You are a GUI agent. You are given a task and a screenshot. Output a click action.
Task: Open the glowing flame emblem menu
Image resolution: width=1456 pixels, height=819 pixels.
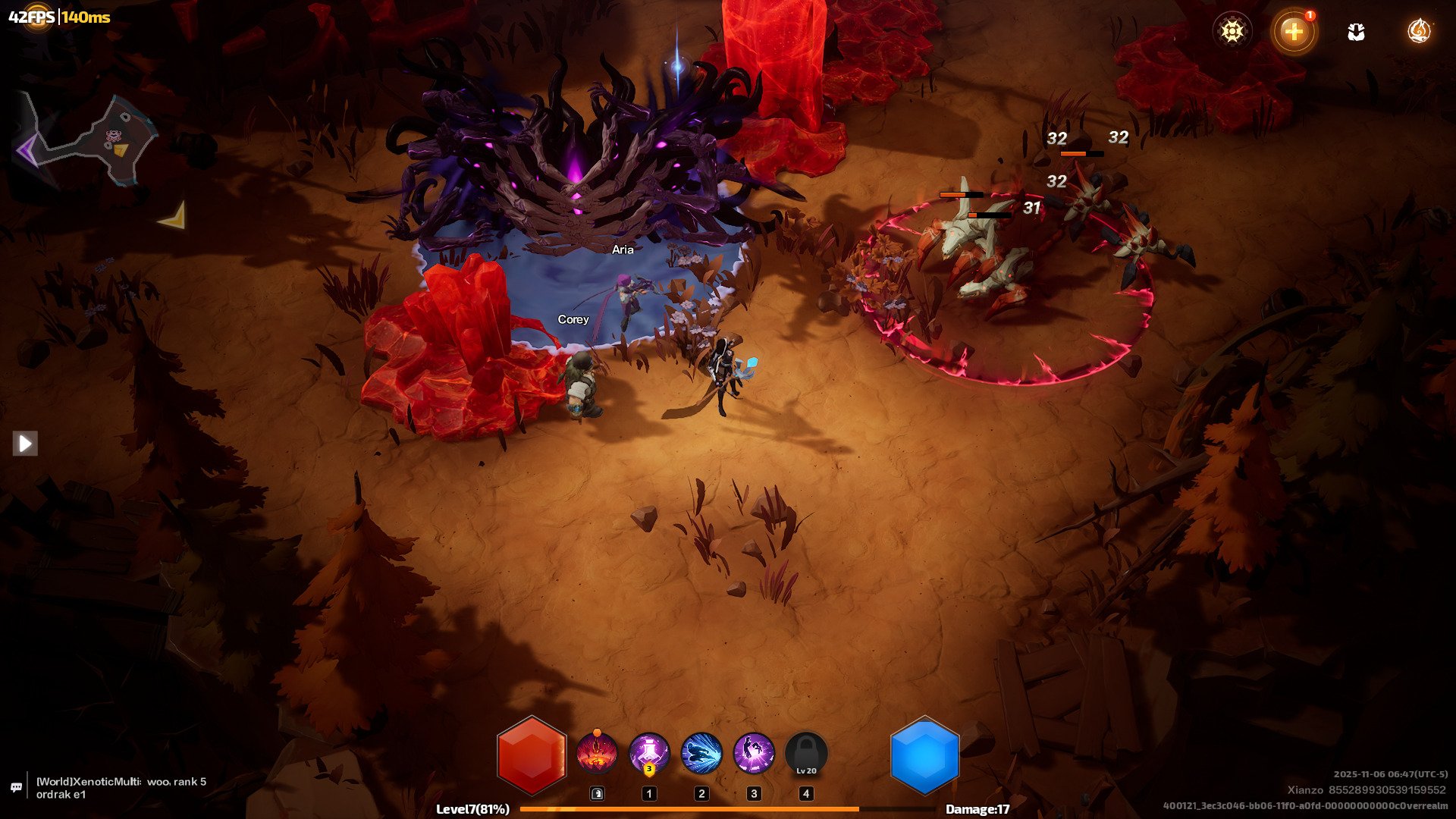(x=1418, y=31)
